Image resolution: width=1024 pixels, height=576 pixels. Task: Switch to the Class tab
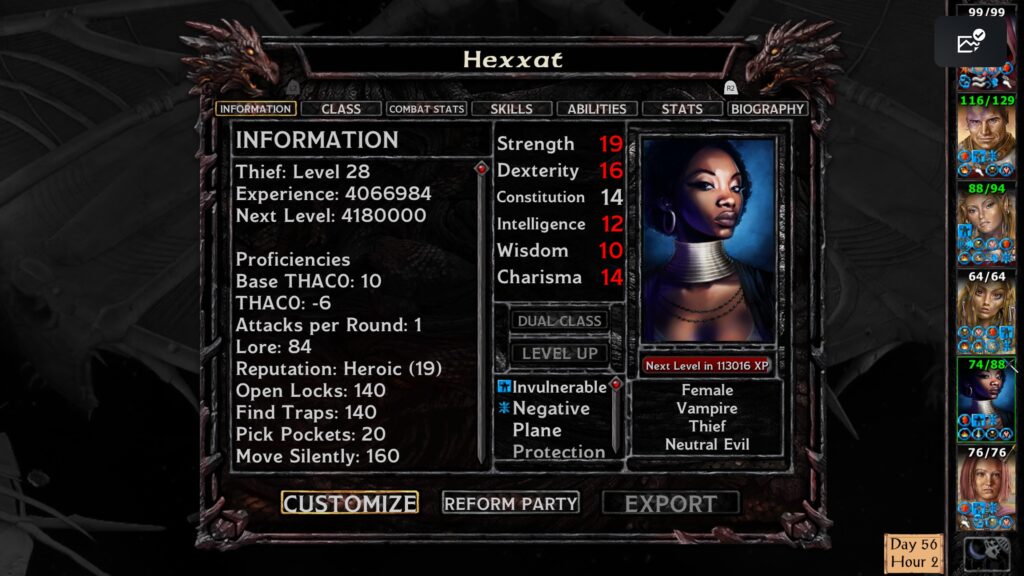(x=341, y=109)
